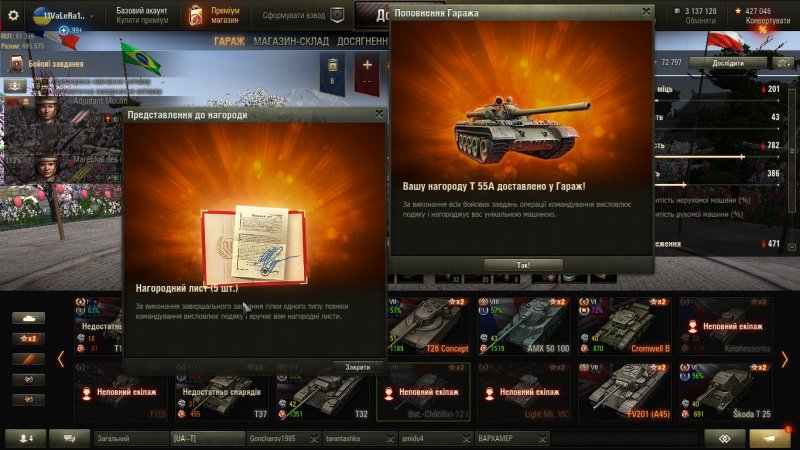Confirm the T 55A reward with Так

523,265
